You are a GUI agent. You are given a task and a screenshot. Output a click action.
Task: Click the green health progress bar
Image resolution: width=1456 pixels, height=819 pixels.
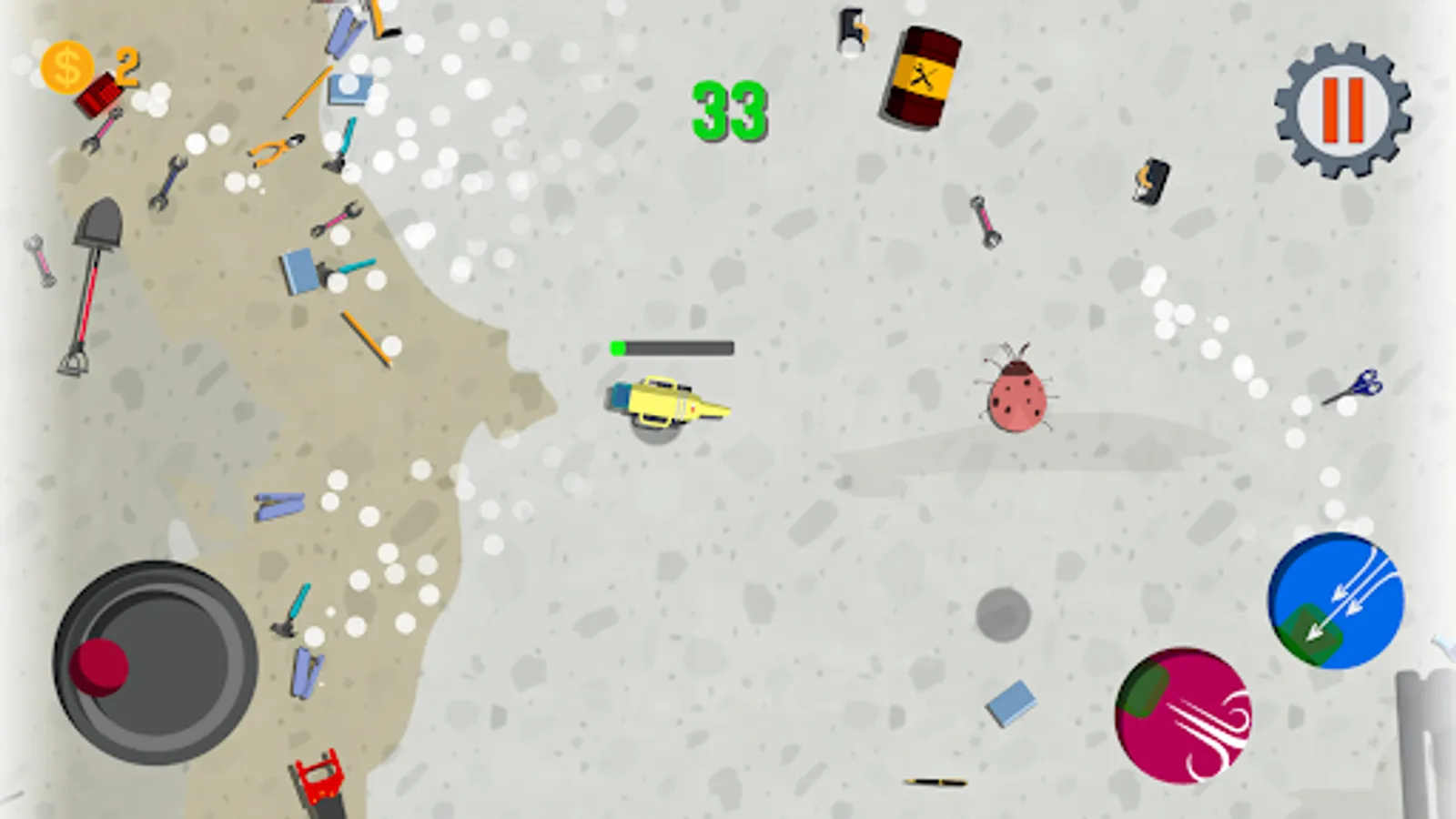(x=669, y=346)
